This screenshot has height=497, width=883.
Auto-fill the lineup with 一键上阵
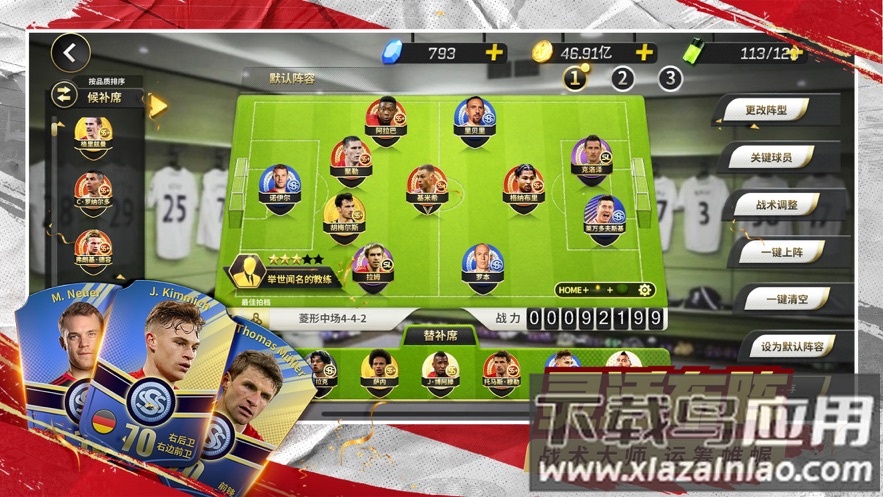783,252
